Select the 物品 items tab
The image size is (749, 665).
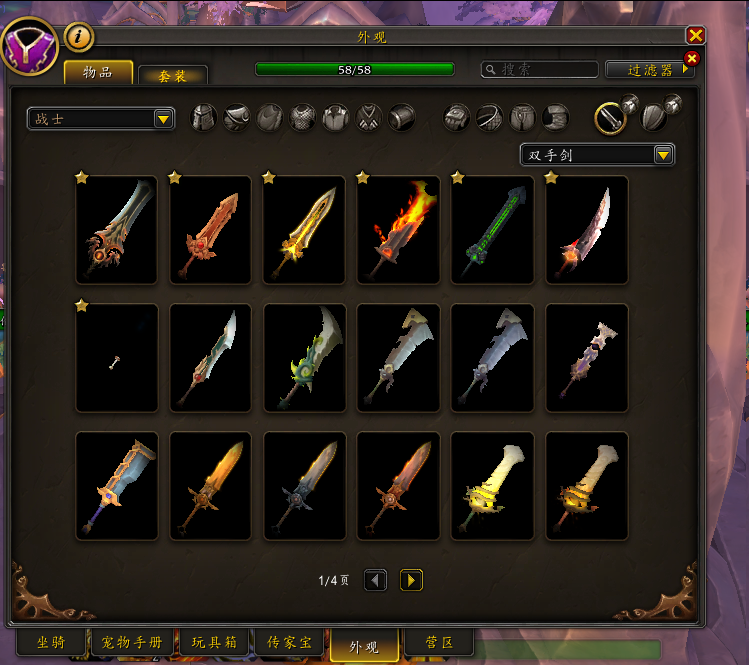pos(99,73)
